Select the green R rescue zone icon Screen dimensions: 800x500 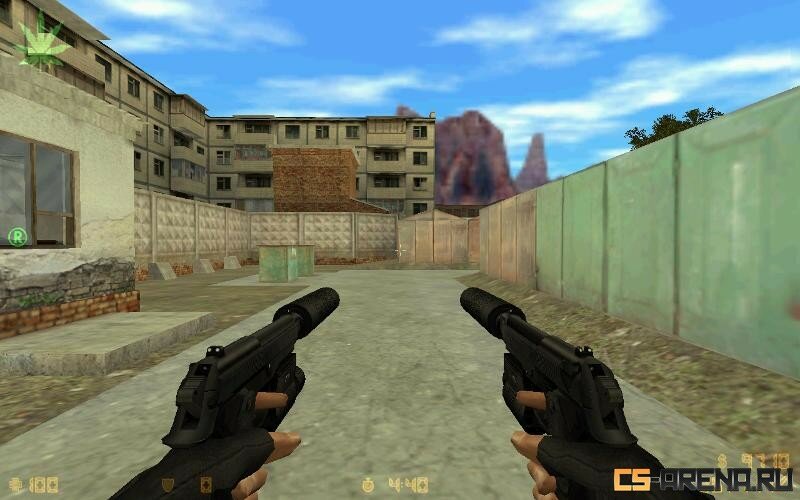point(17,237)
